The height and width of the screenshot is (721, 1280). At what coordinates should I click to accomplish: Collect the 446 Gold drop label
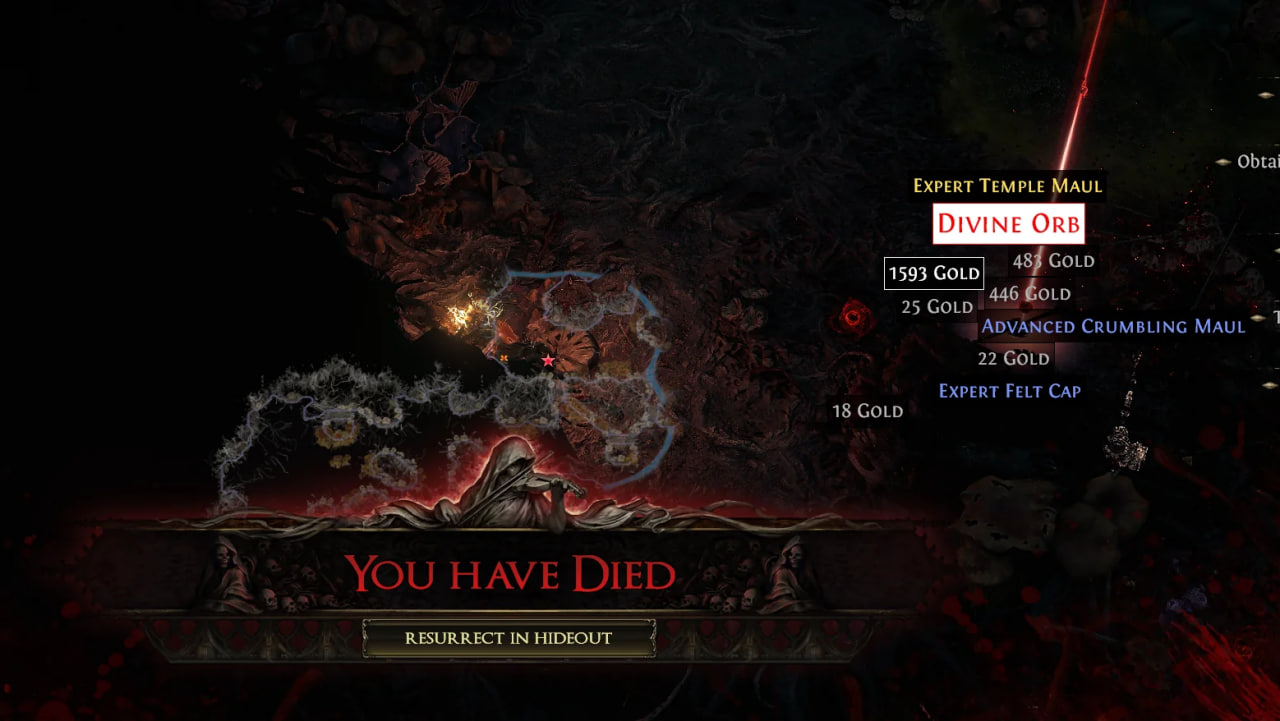pos(1029,294)
